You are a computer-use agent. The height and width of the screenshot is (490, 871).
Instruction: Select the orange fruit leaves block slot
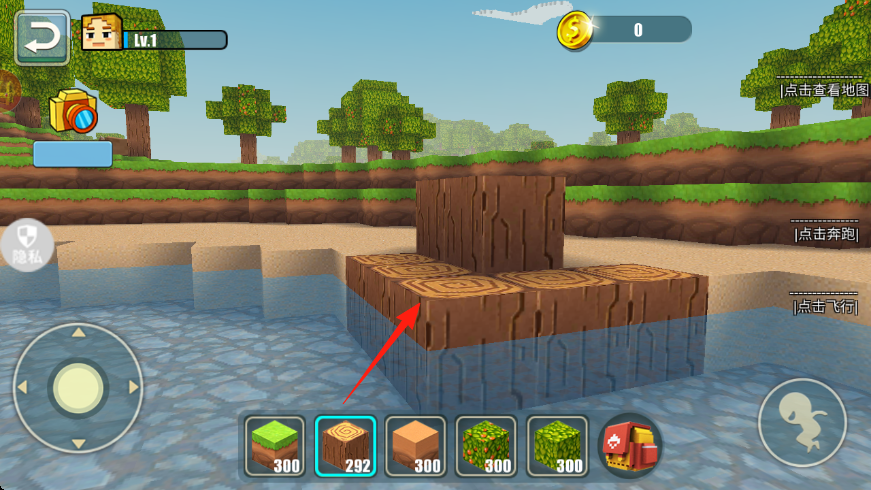(486, 446)
